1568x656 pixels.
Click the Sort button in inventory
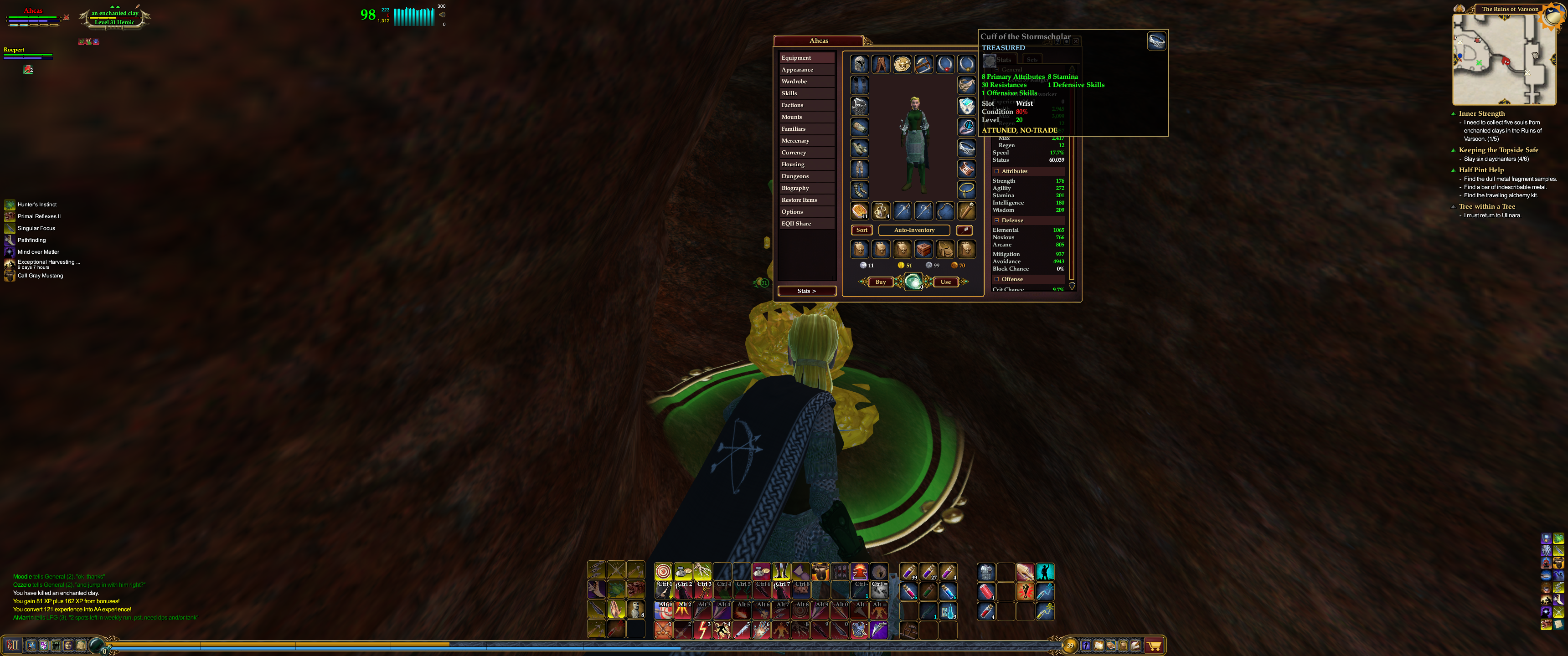(x=862, y=230)
